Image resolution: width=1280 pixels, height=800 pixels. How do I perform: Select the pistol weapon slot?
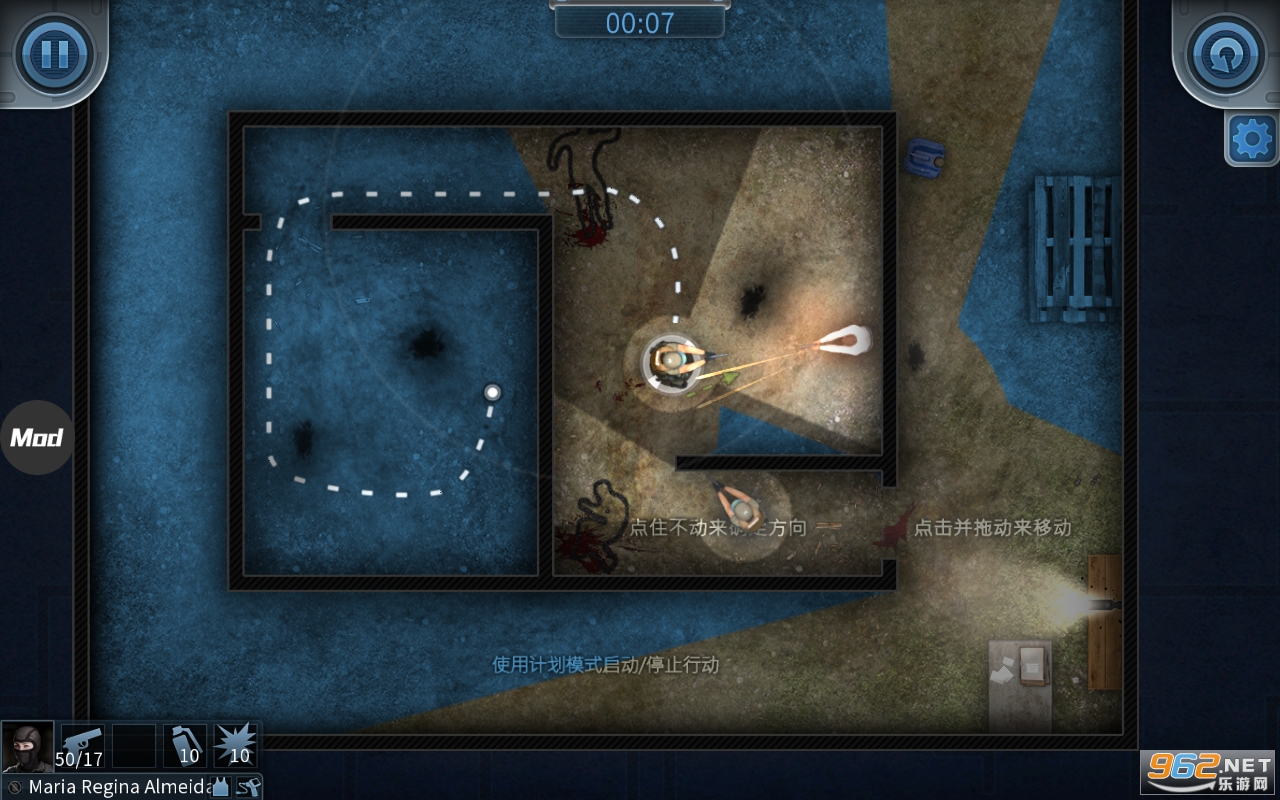tap(82, 746)
